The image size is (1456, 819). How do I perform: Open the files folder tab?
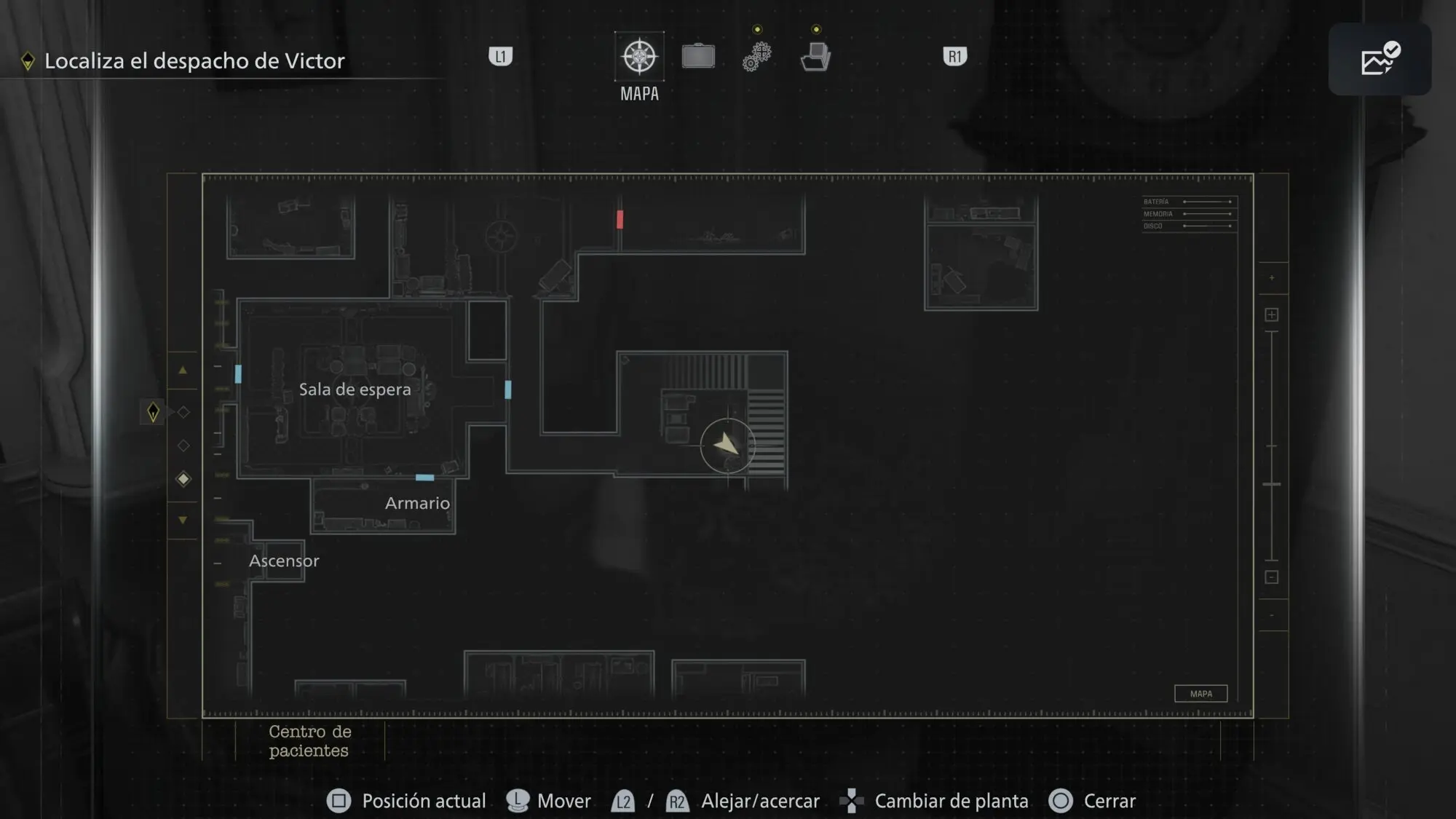tap(815, 57)
